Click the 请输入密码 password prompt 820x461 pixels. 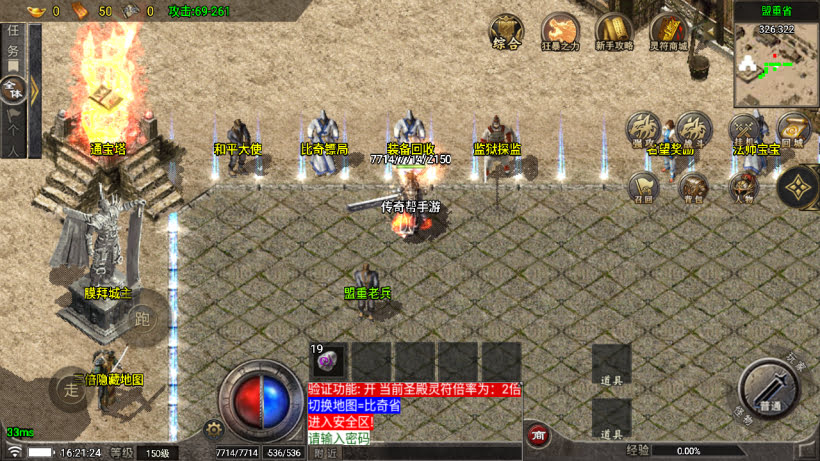[339, 438]
